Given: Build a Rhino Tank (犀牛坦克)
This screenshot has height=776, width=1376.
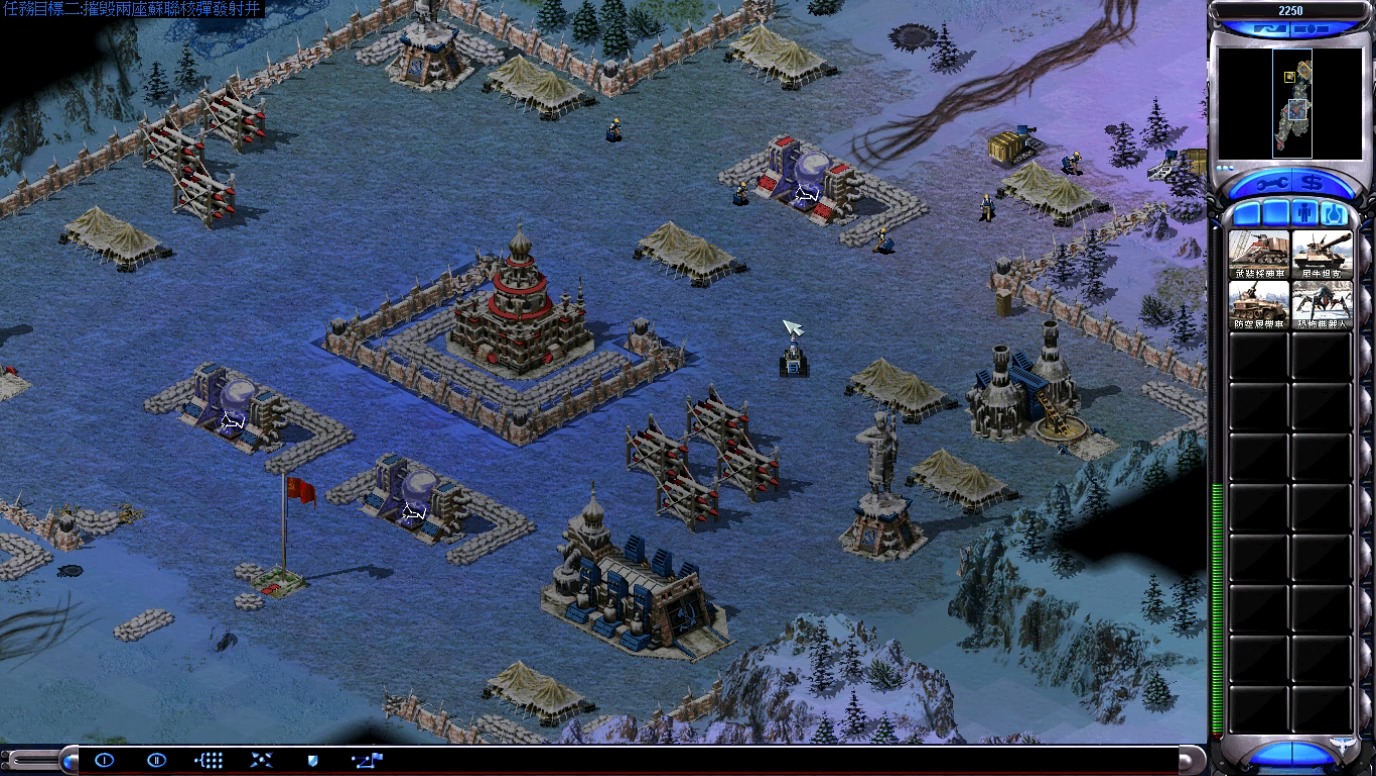Looking at the screenshot, I should tap(1321, 254).
